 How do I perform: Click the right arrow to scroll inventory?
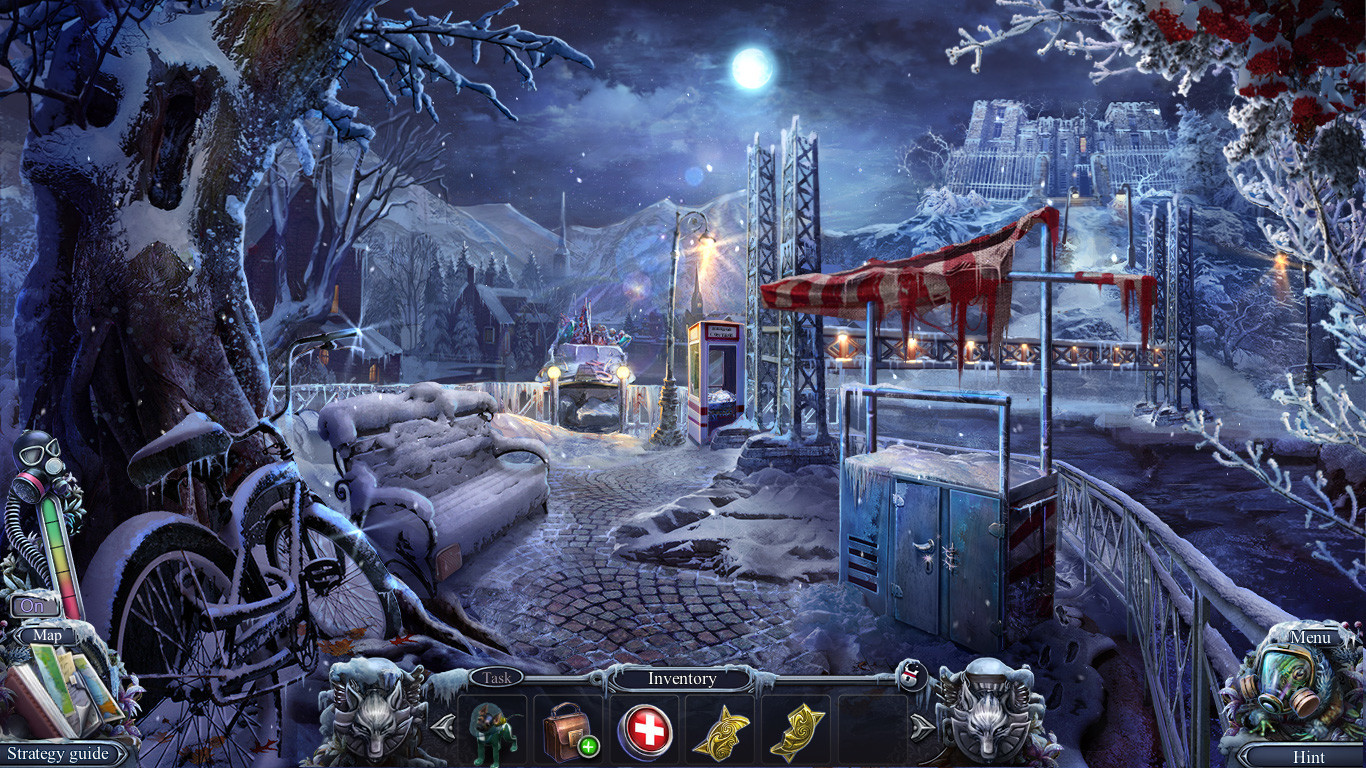click(921, 727)
